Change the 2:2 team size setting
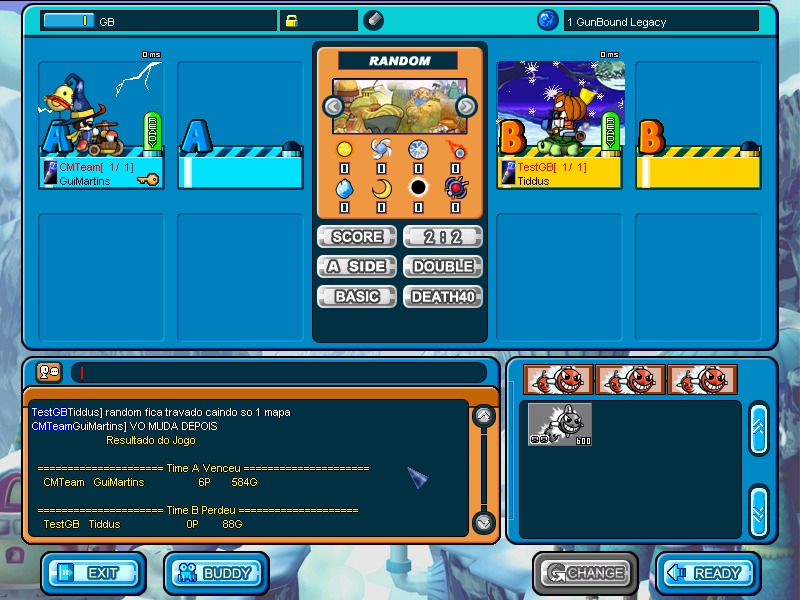 pyautogui.click(x=442, y=237)
